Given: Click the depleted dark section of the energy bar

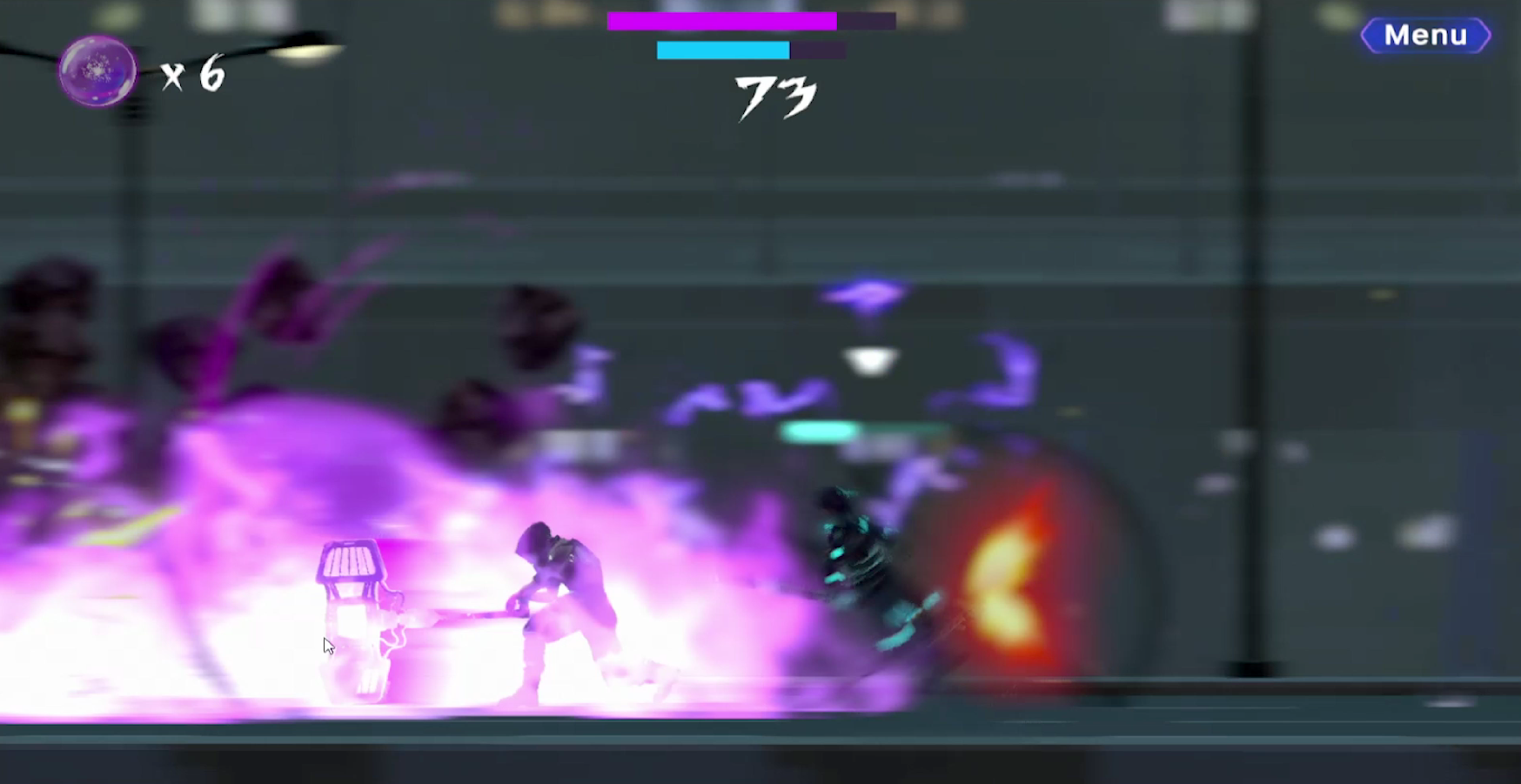Looking at the screenshot, I should coord(818,50).
